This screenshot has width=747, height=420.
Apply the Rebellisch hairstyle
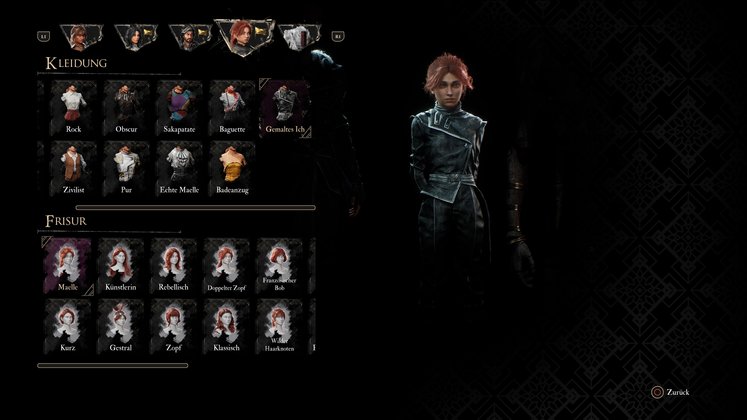click(174, 266)
